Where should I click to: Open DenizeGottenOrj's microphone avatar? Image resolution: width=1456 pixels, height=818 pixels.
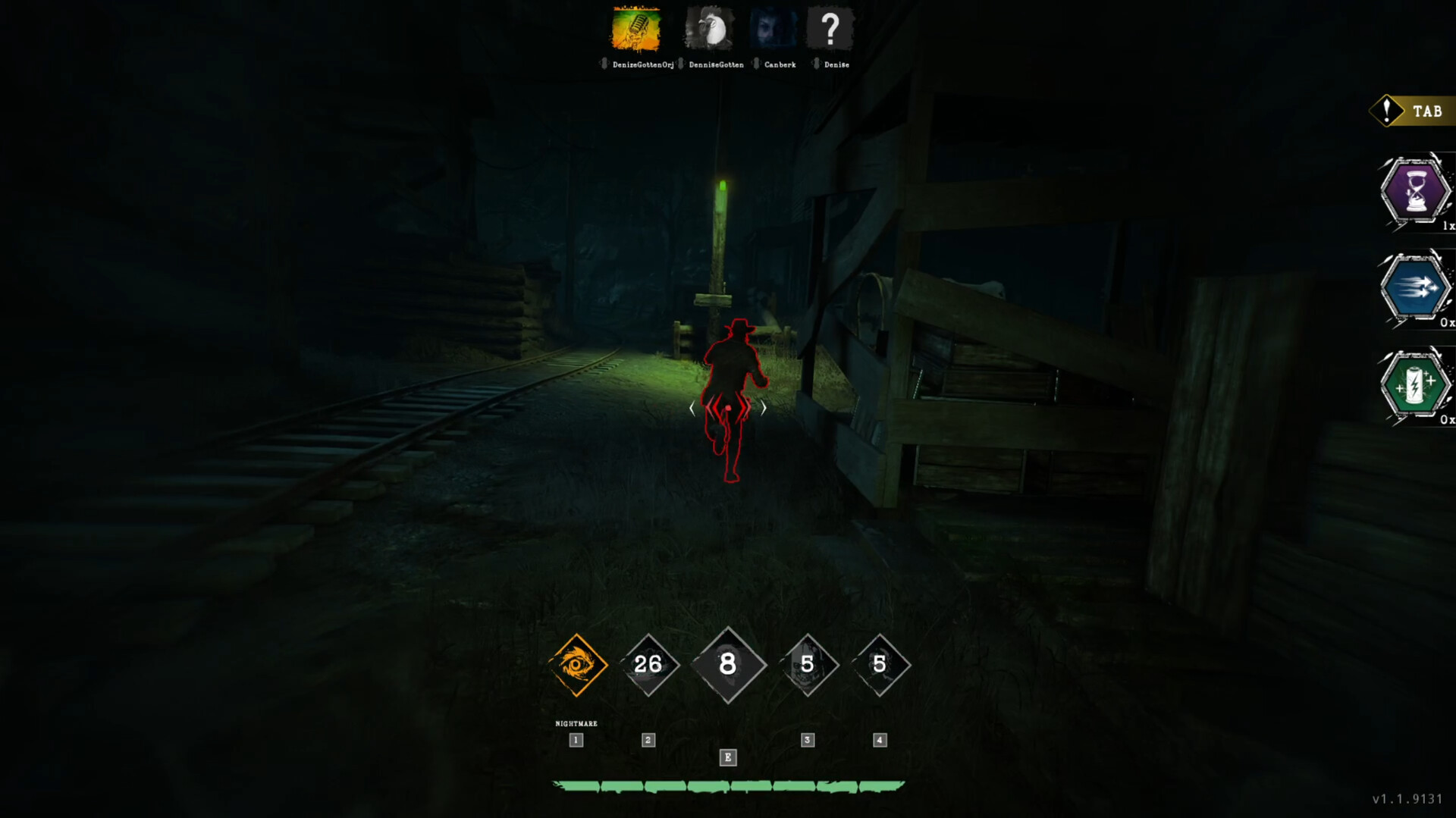(635, 30)
